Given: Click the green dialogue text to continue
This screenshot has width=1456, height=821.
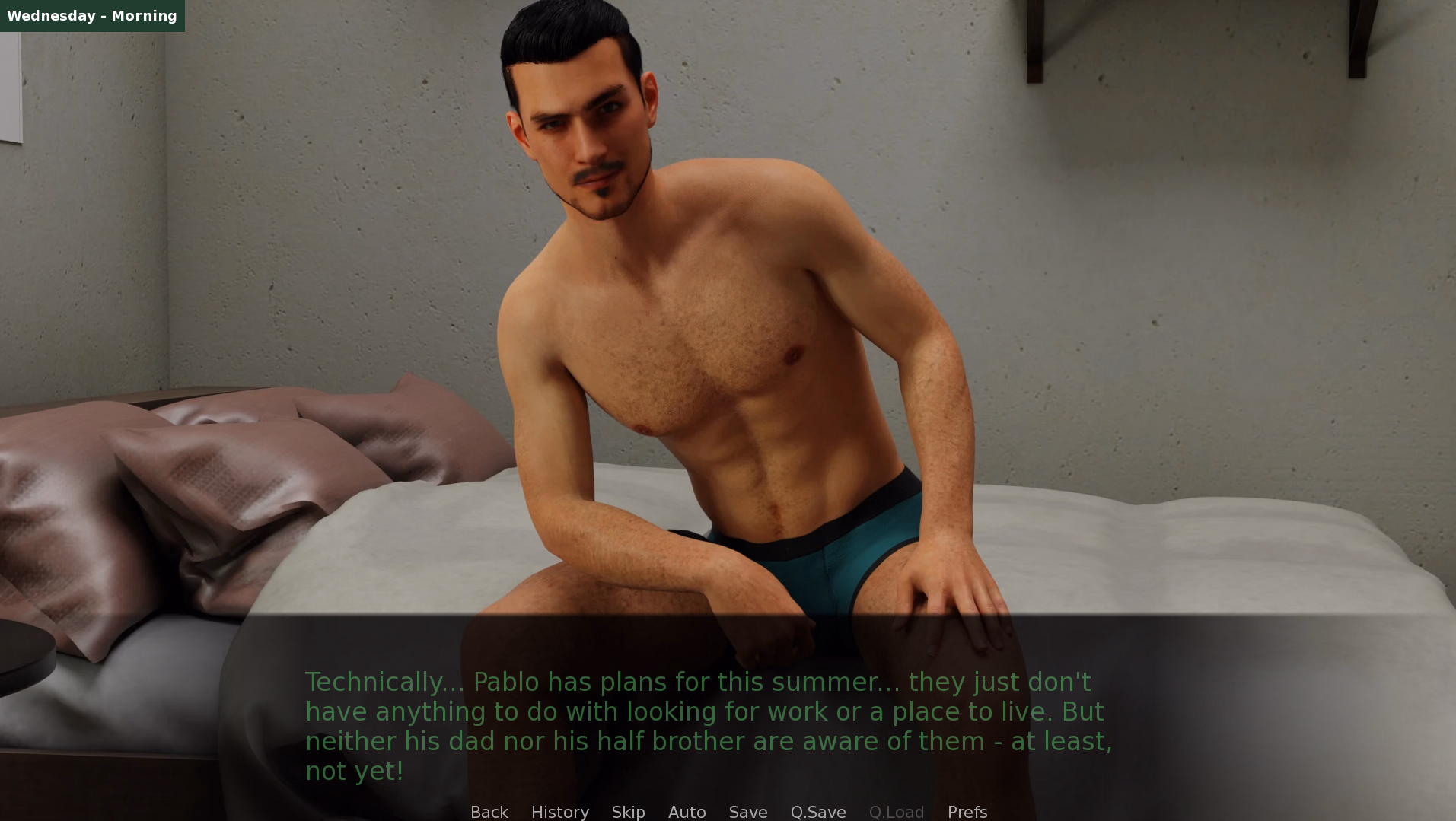Looking at the screenshot, I should click(708, 726).
